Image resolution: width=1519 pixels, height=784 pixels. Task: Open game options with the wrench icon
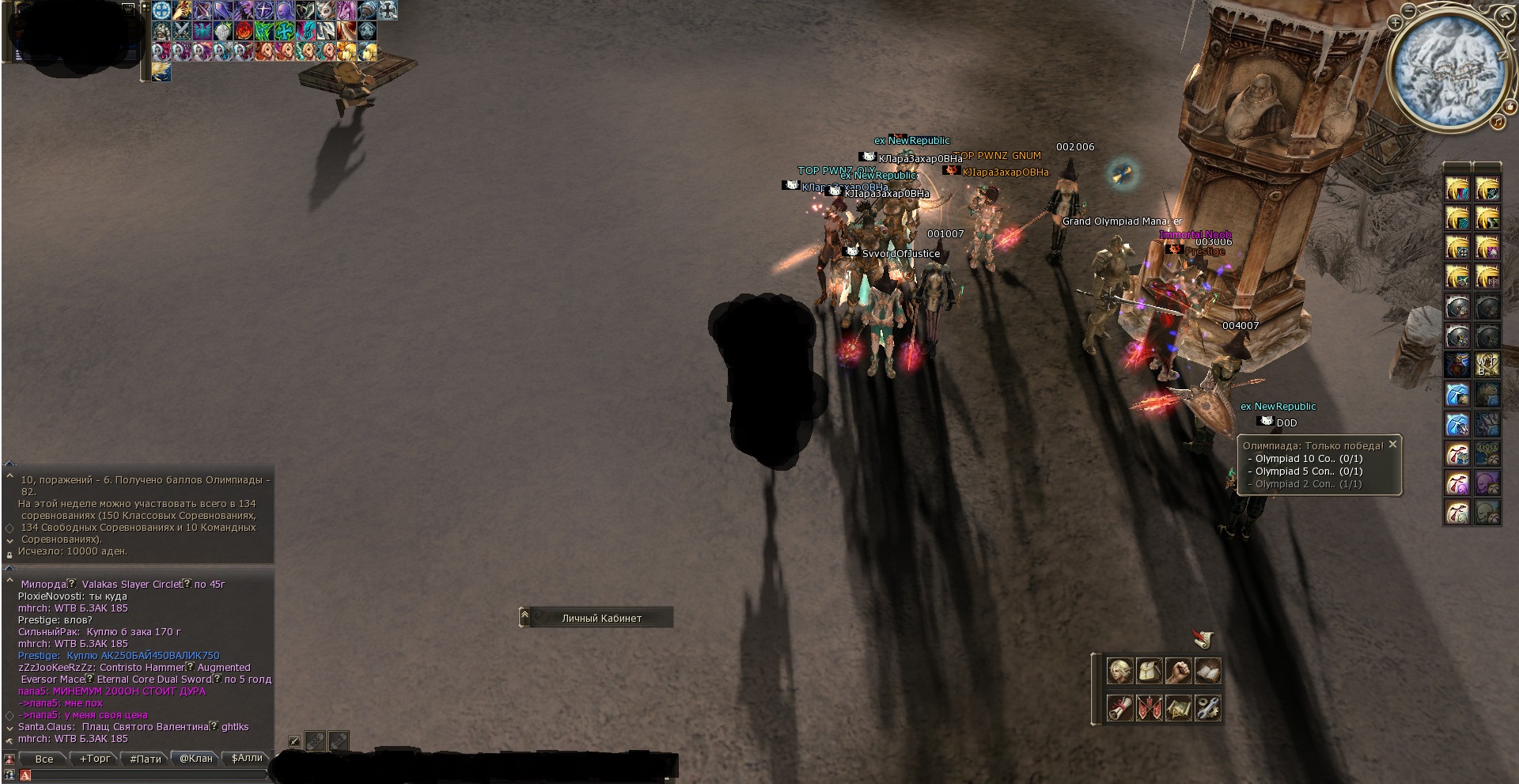(x=1207, y=709)
